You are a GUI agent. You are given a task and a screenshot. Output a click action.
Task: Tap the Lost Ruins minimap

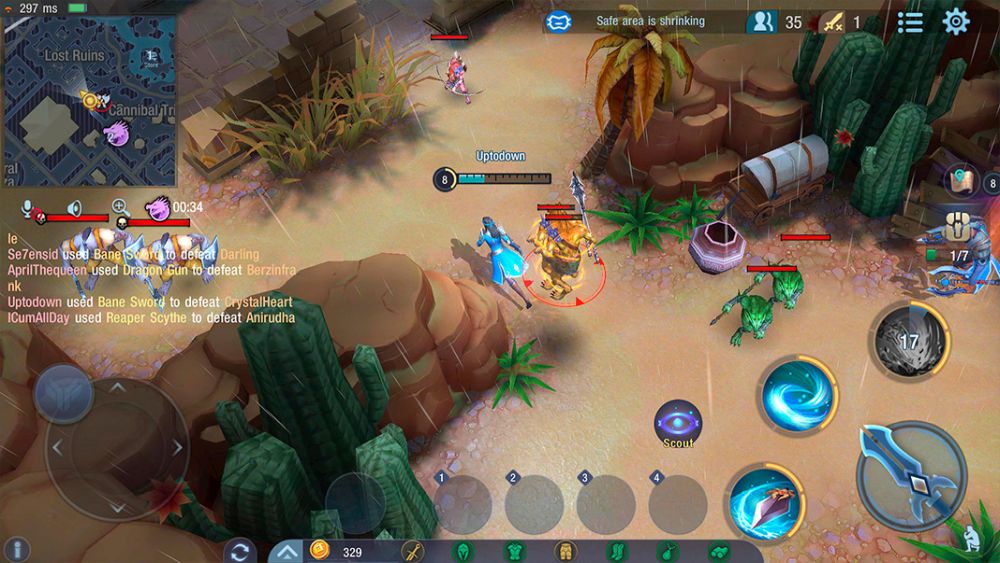89,100
